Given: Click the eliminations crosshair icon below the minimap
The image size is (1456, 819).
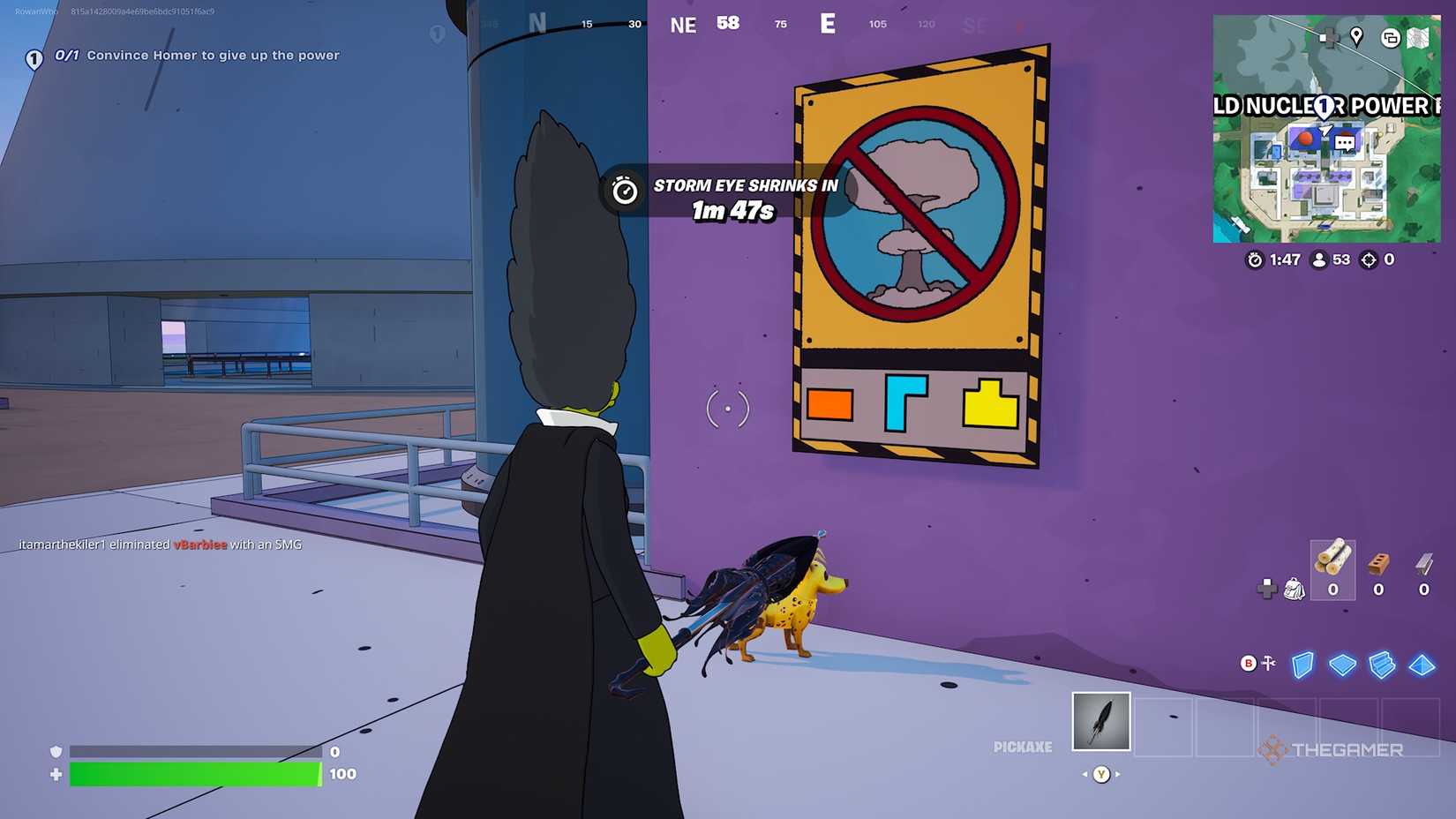Looking at the screenshot, I should point(1367,259).
